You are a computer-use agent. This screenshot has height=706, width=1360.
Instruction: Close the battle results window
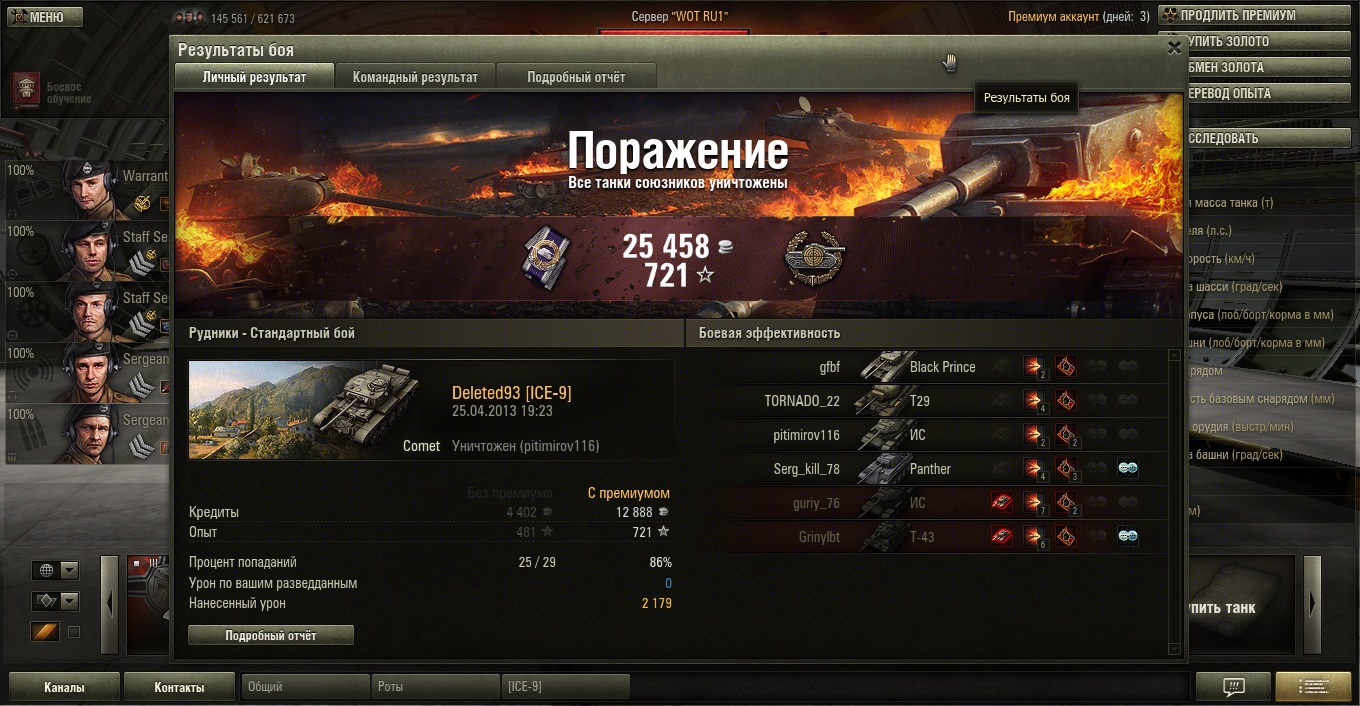1174,47
